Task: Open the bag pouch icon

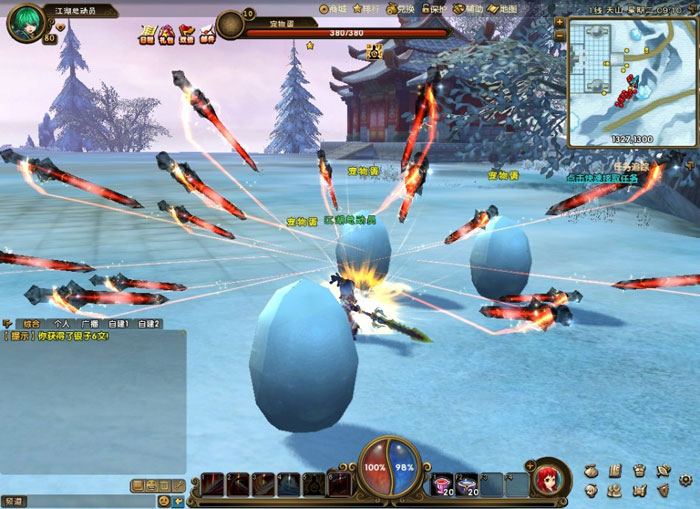Action: click(591, 471)
